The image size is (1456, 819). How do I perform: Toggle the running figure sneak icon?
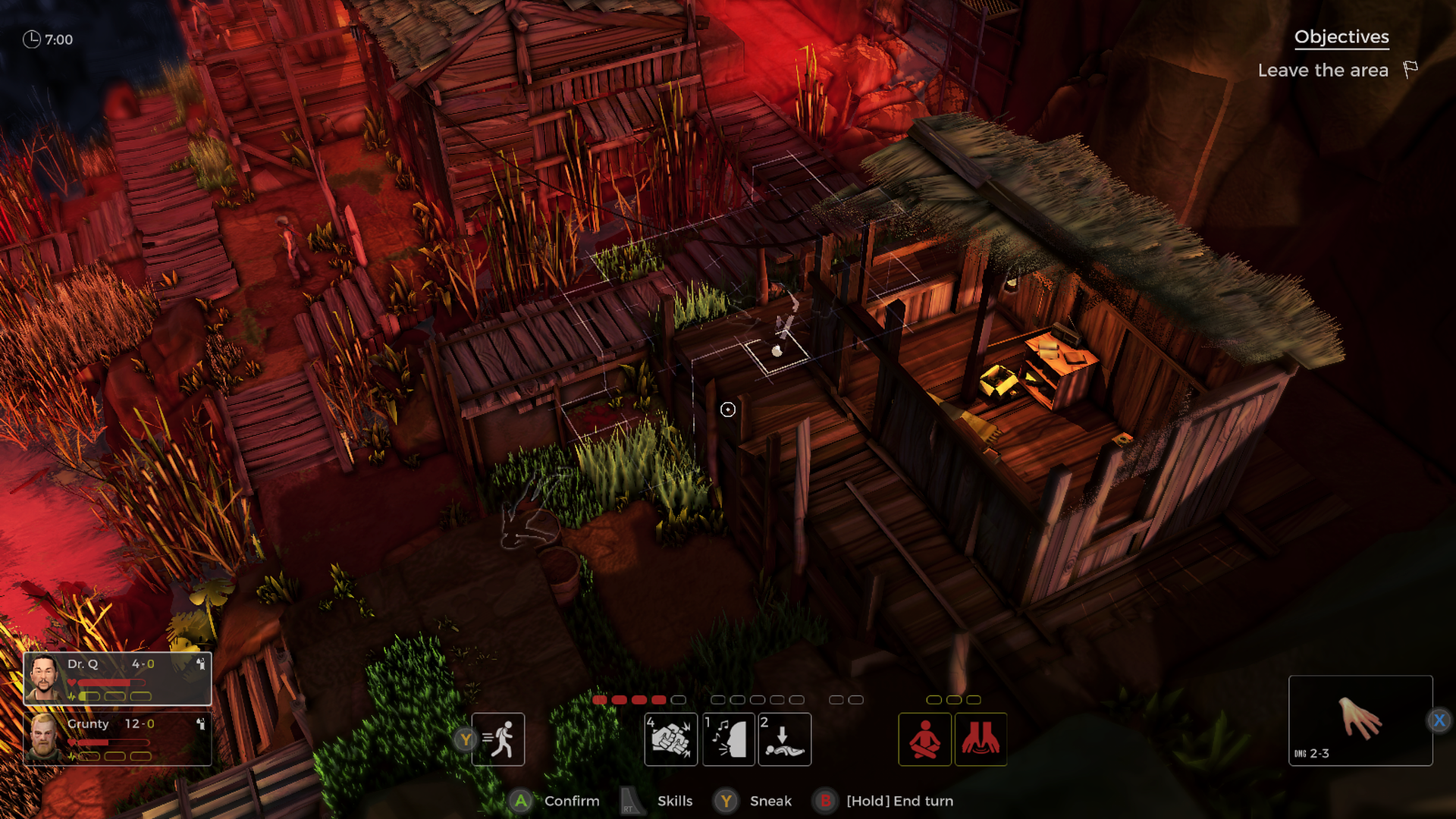tap(498, 739)
